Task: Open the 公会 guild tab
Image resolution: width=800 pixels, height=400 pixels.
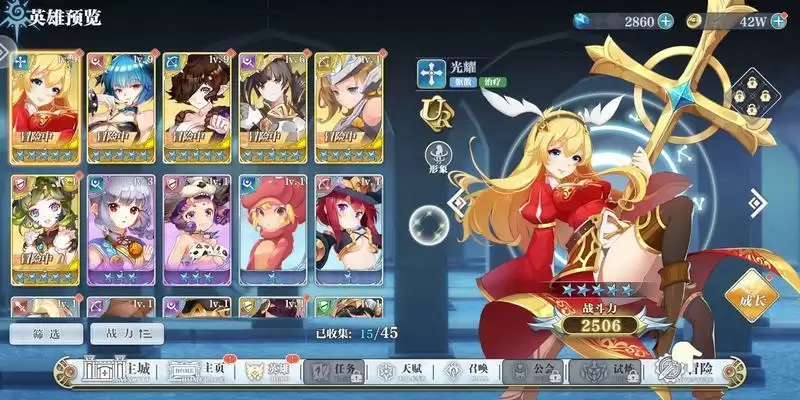Action: [x=538, y=371]
